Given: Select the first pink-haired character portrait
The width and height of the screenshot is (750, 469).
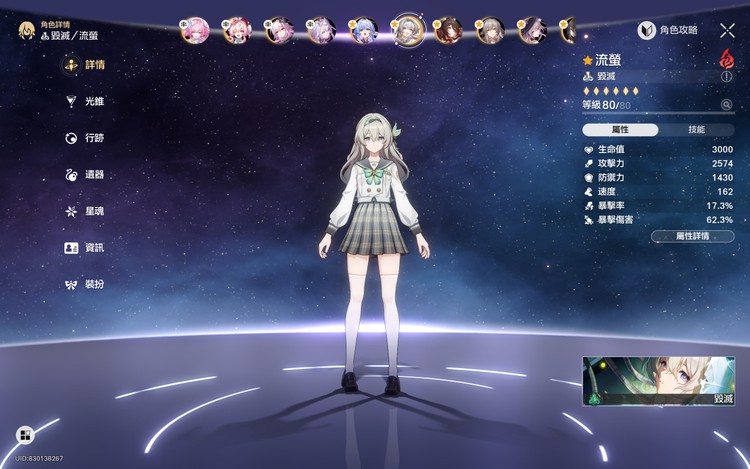Looking at the screenshot, I should (194, 30).
